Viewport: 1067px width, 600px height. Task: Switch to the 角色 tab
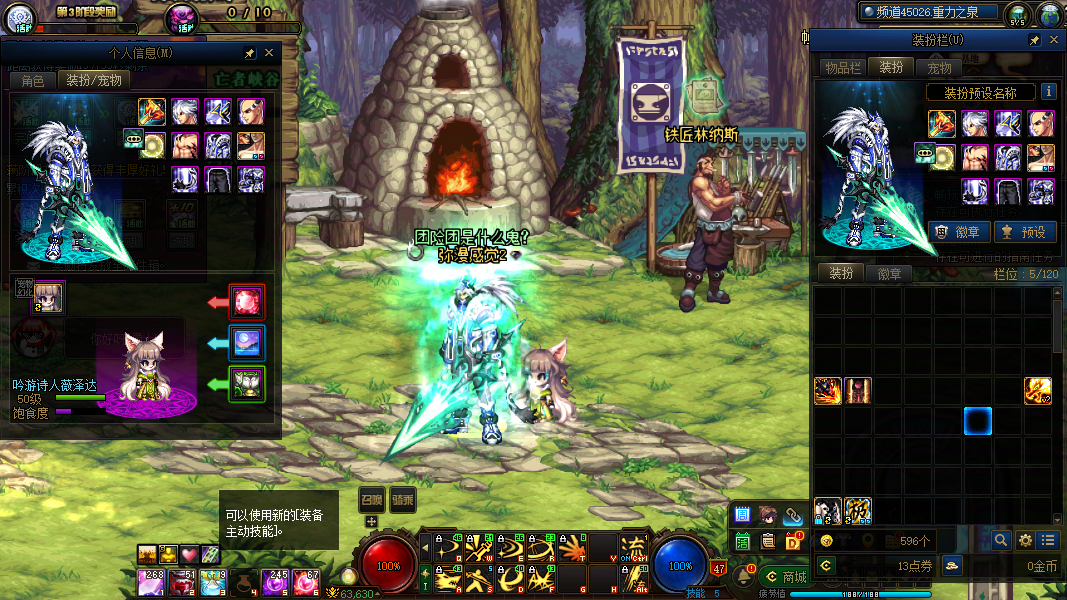pos(32,80)
